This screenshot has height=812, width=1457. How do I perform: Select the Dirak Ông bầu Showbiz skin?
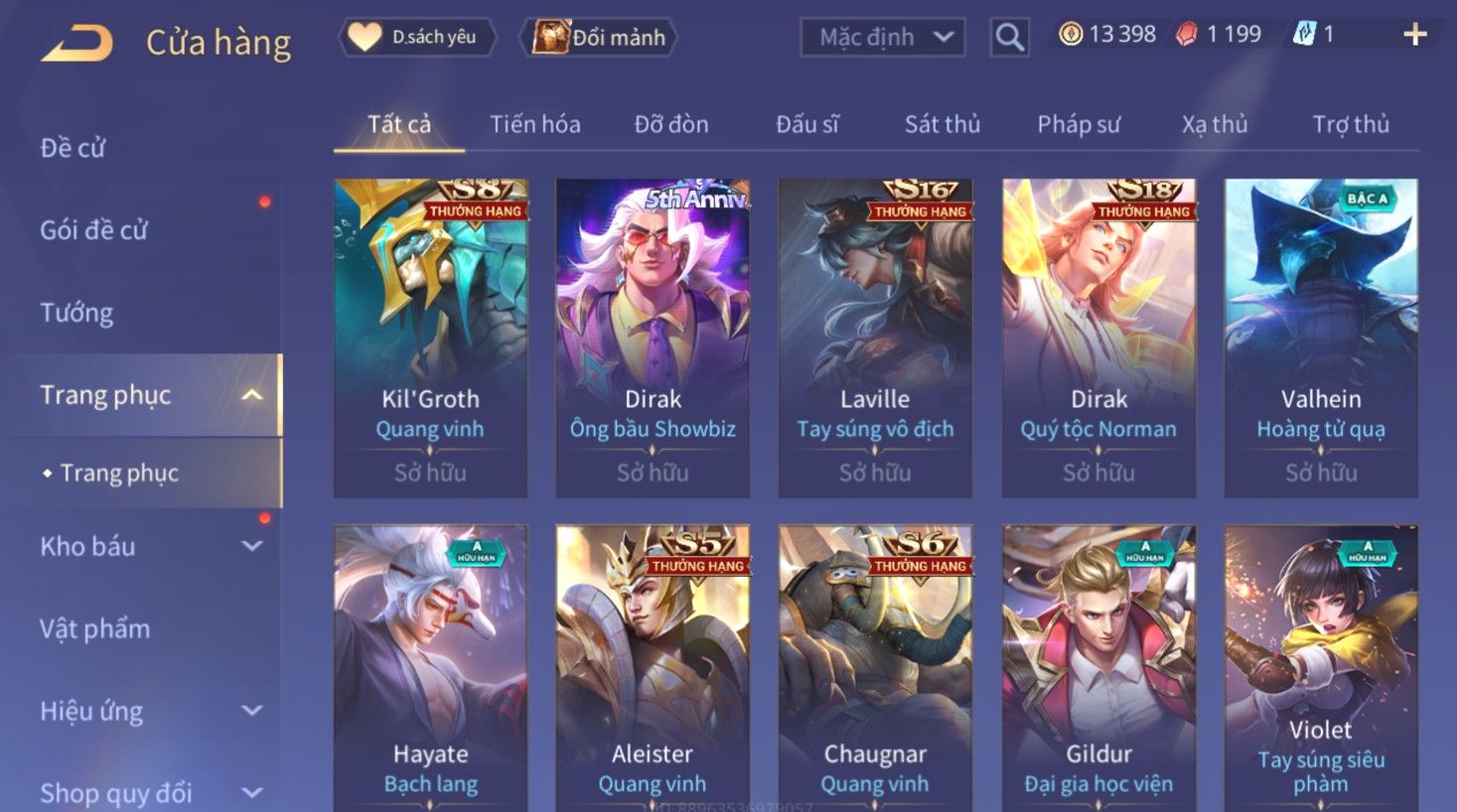(x=653, y=338)
